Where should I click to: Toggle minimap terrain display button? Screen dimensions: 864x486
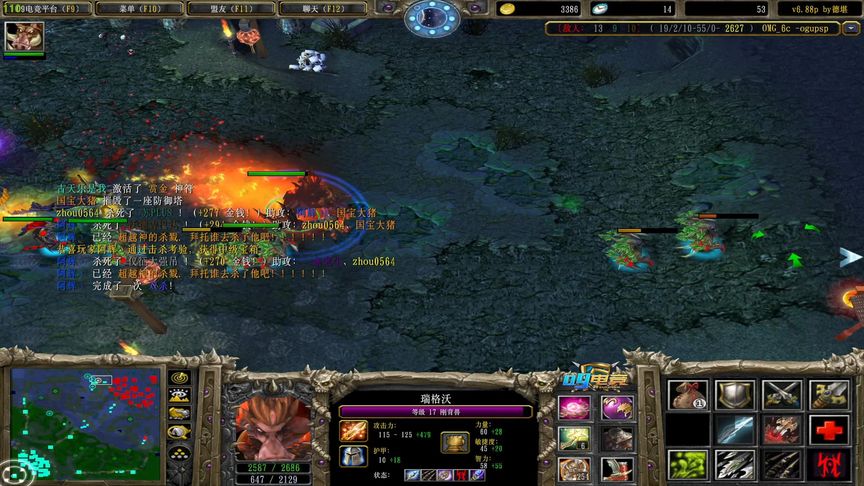(180, 395)
